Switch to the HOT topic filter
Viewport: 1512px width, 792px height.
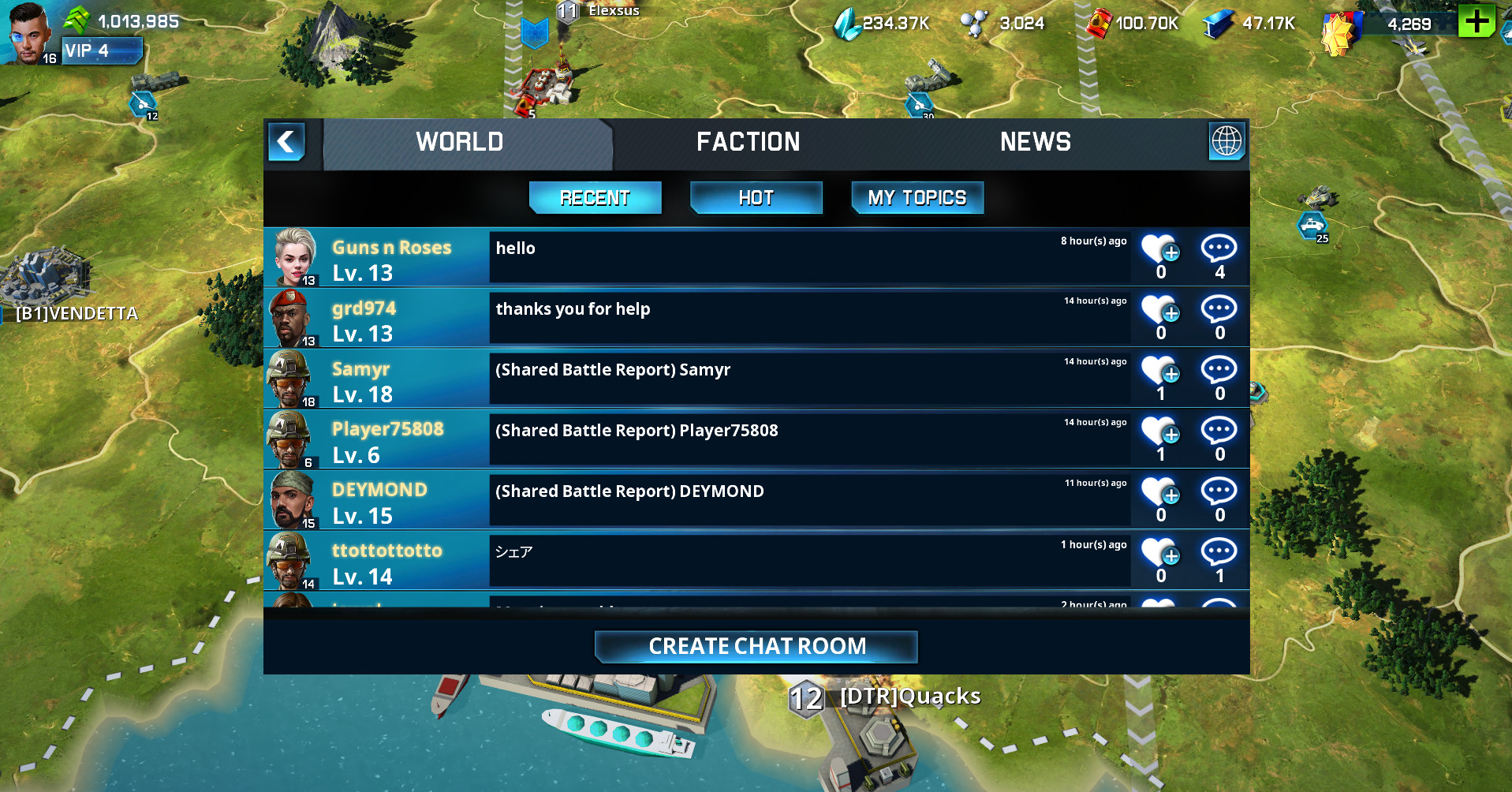click(x=755, y=197)
